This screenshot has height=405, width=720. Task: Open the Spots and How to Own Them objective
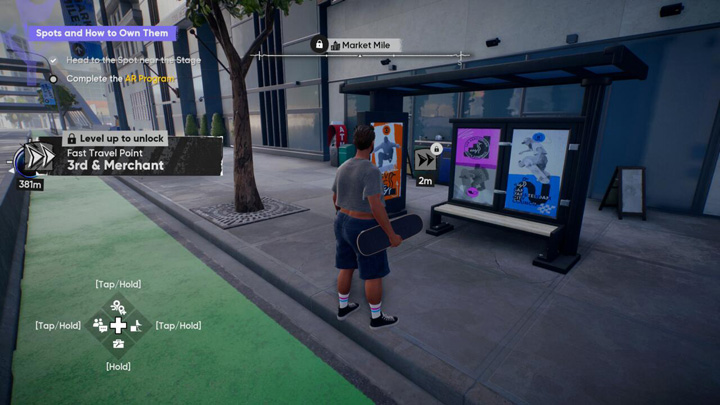pyautogui.click(x=101, y=33)
